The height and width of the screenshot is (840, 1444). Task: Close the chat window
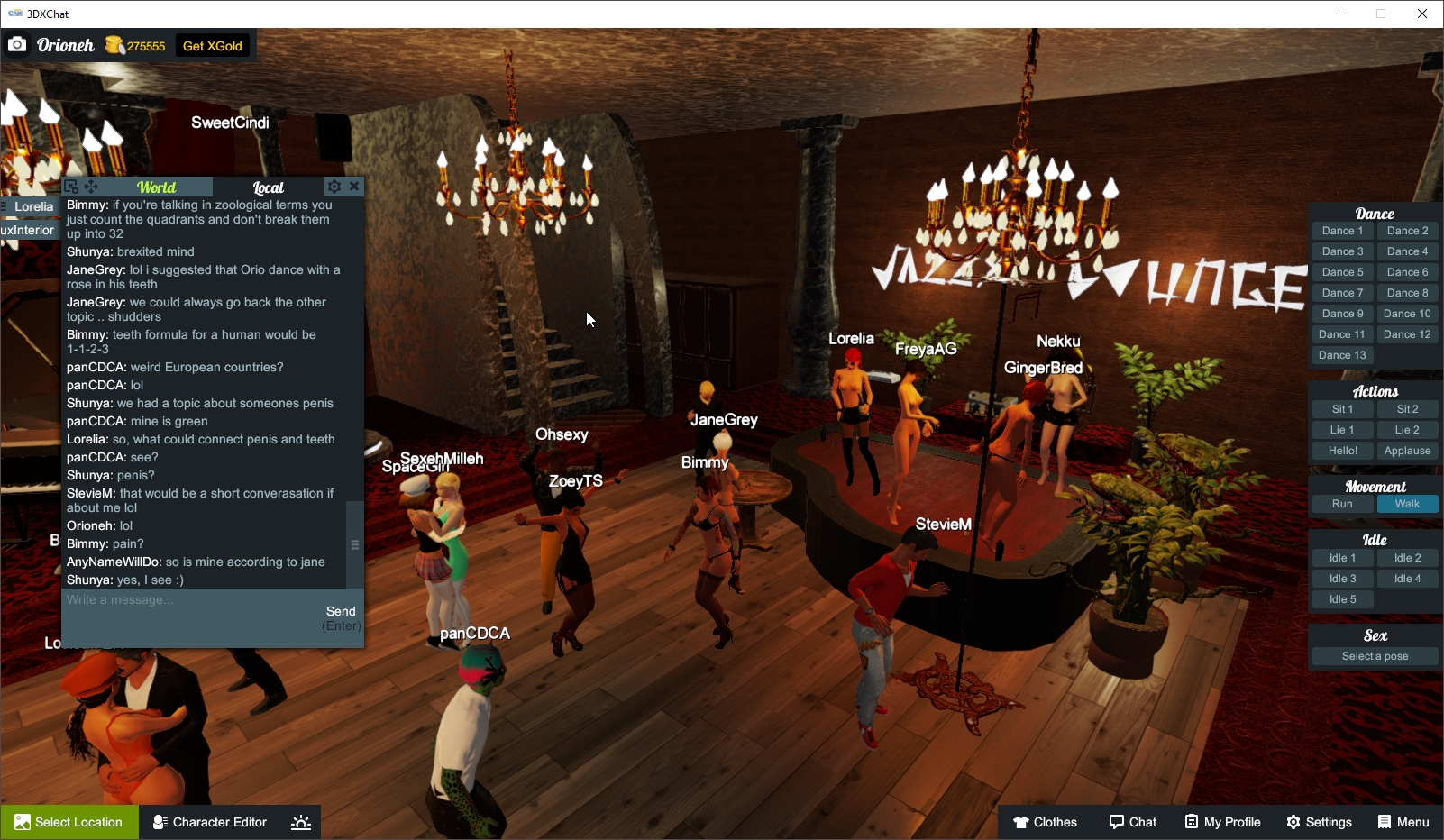point(354,186)
